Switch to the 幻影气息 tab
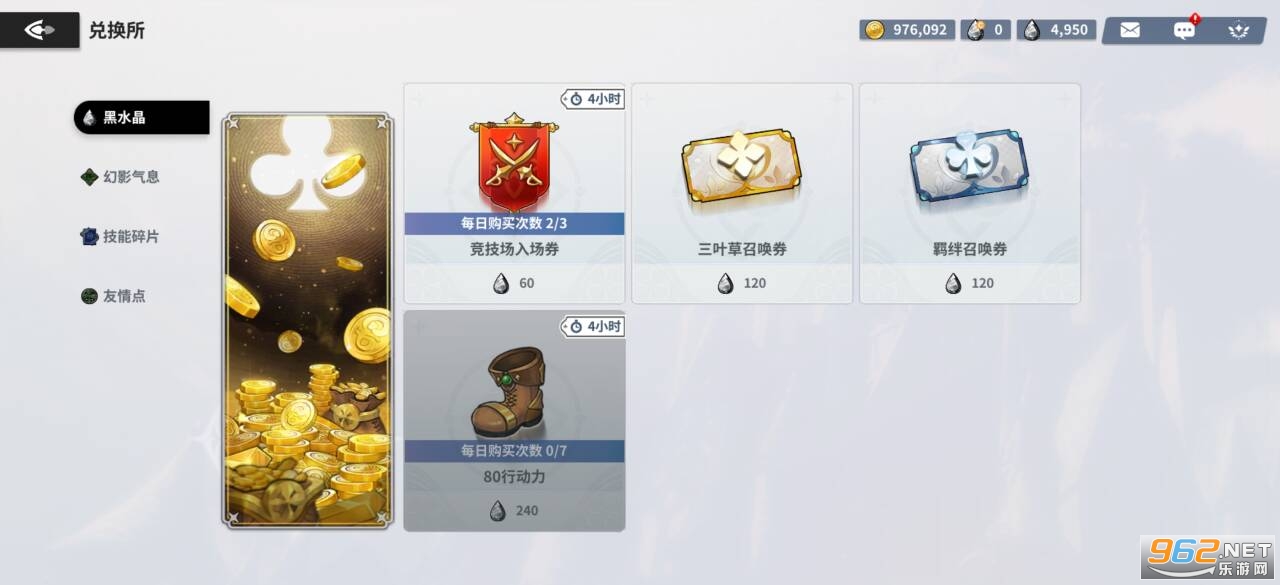 [131, 177]
